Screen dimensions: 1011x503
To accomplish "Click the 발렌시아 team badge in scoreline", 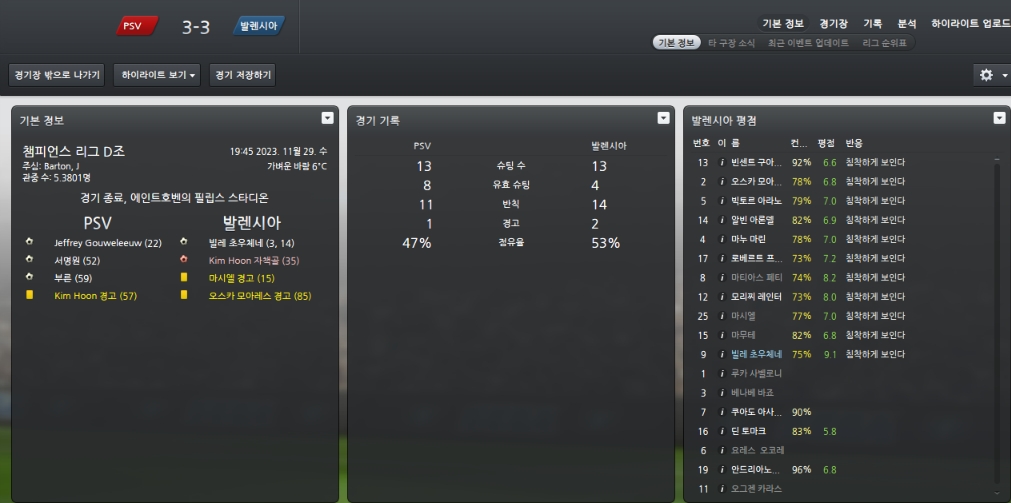I will tap(259, 26).
